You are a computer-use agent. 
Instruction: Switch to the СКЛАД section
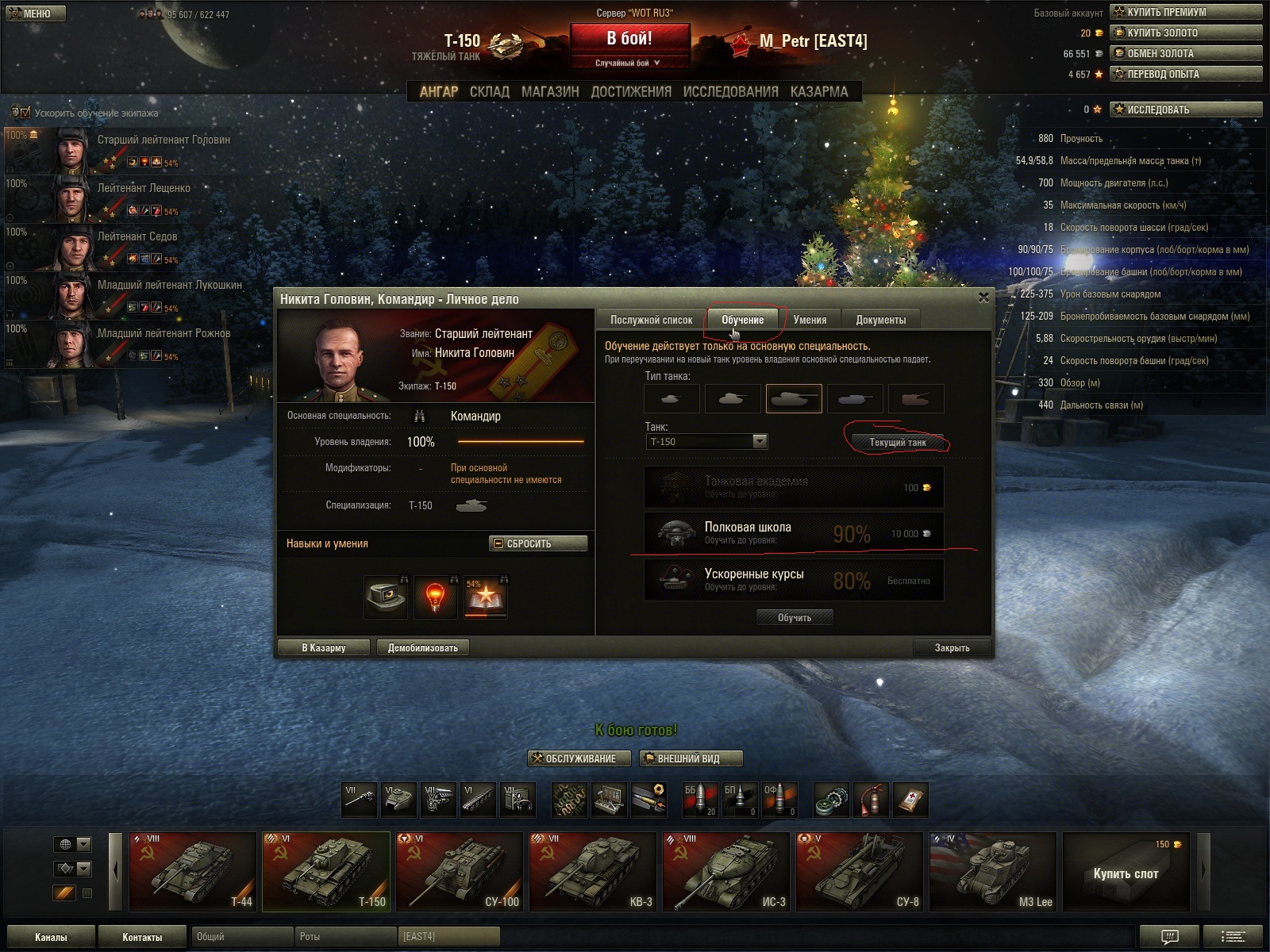click(x=489, y=92)
